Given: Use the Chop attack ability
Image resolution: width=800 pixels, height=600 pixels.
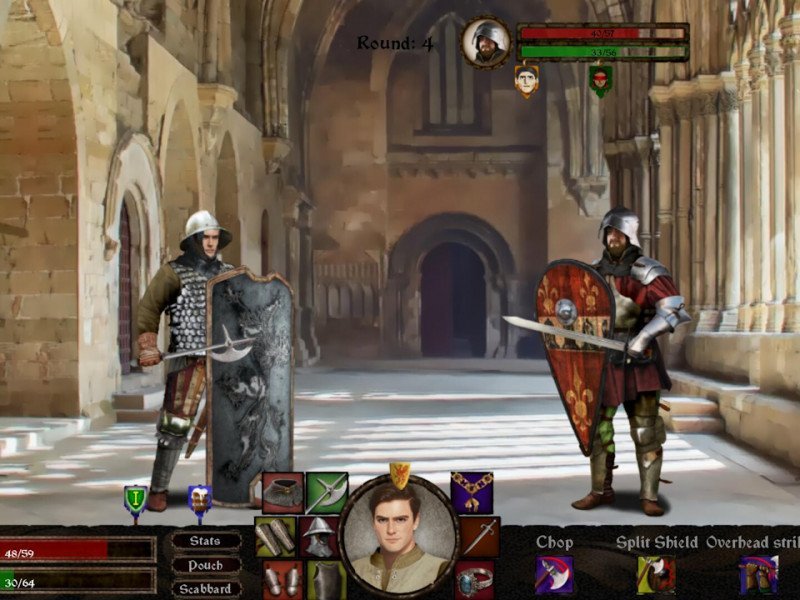Looking at the screenshot, I should (554, 575).
